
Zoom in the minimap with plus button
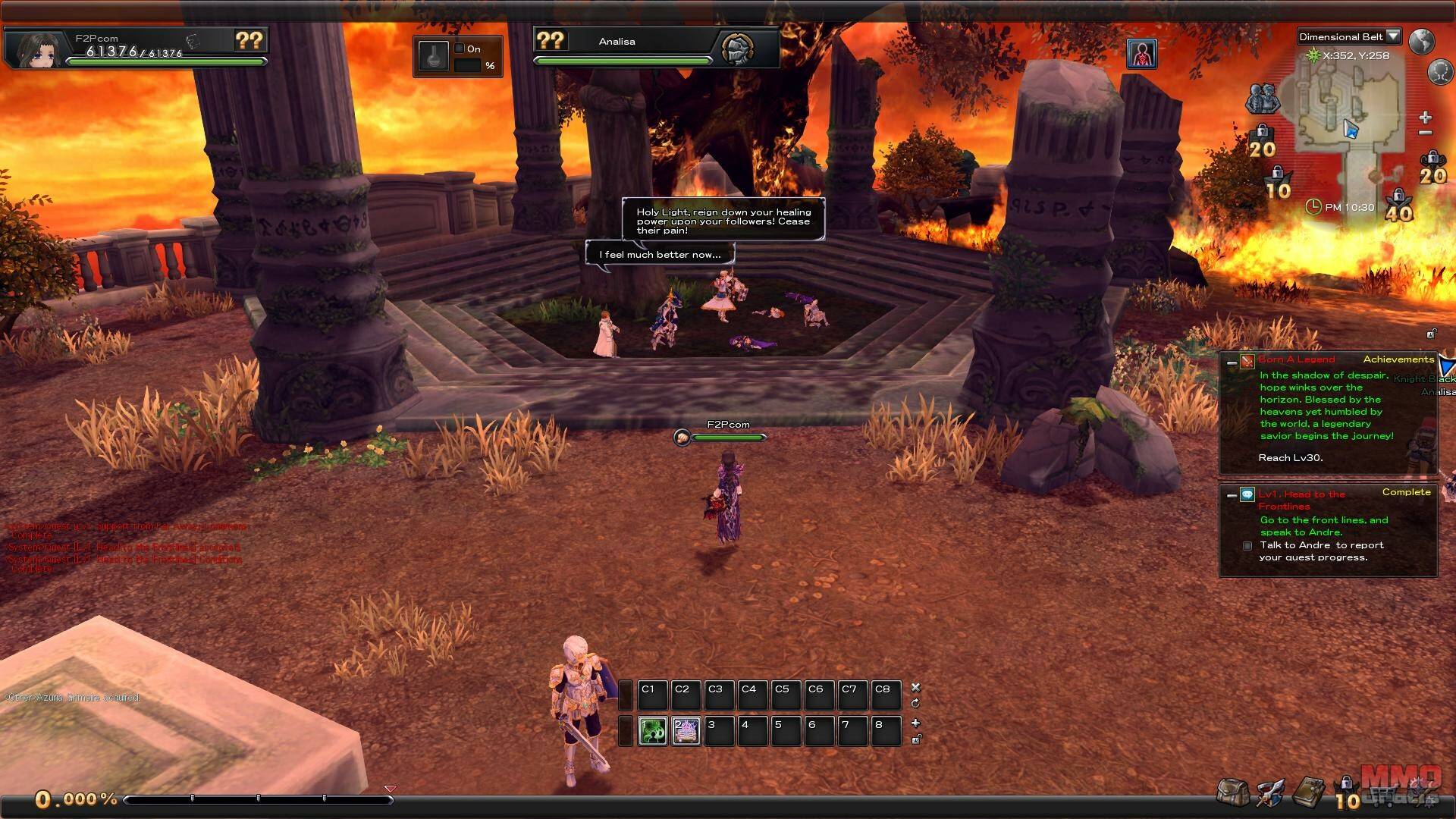click(1425, 118)
